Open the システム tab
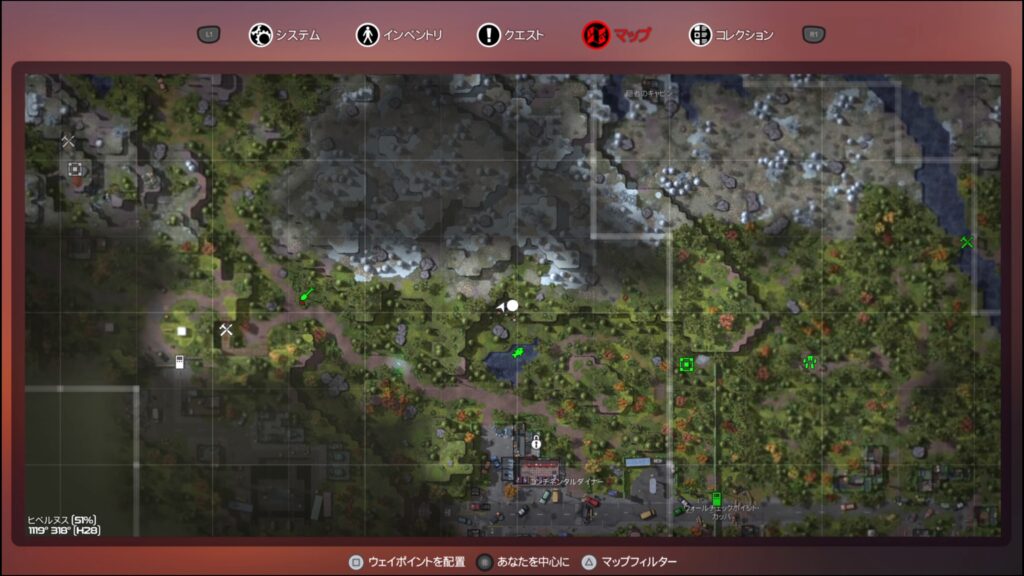 point(285,35)
